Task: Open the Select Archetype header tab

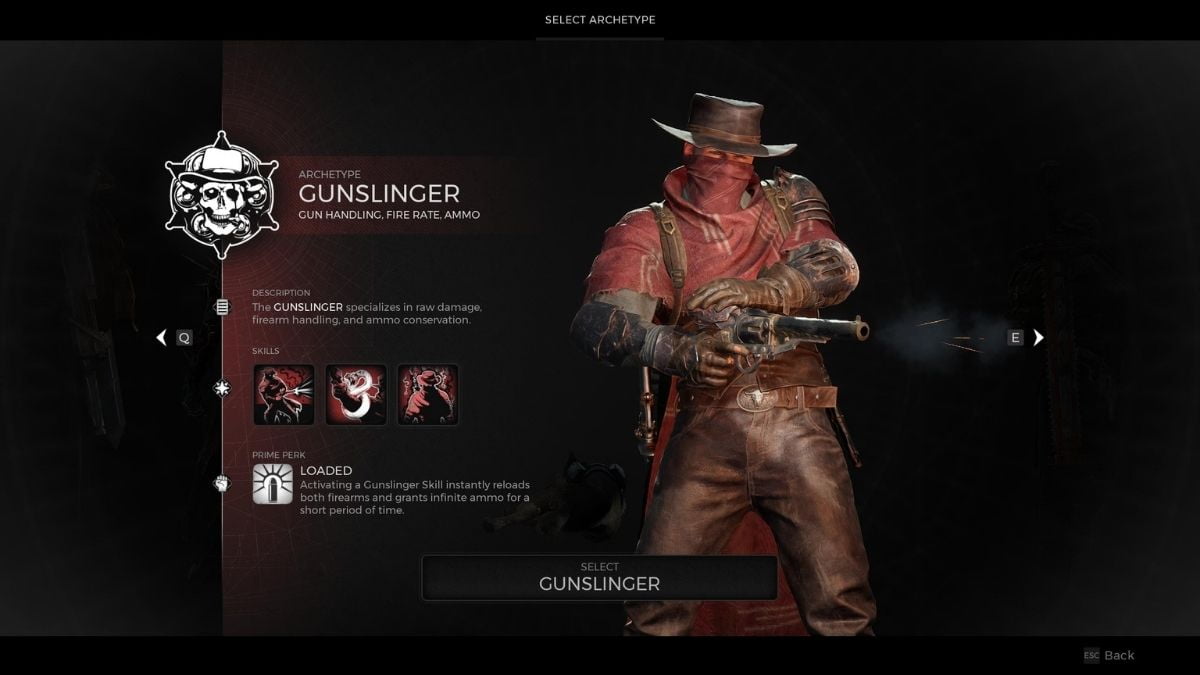Action: (x=600, y=20)
